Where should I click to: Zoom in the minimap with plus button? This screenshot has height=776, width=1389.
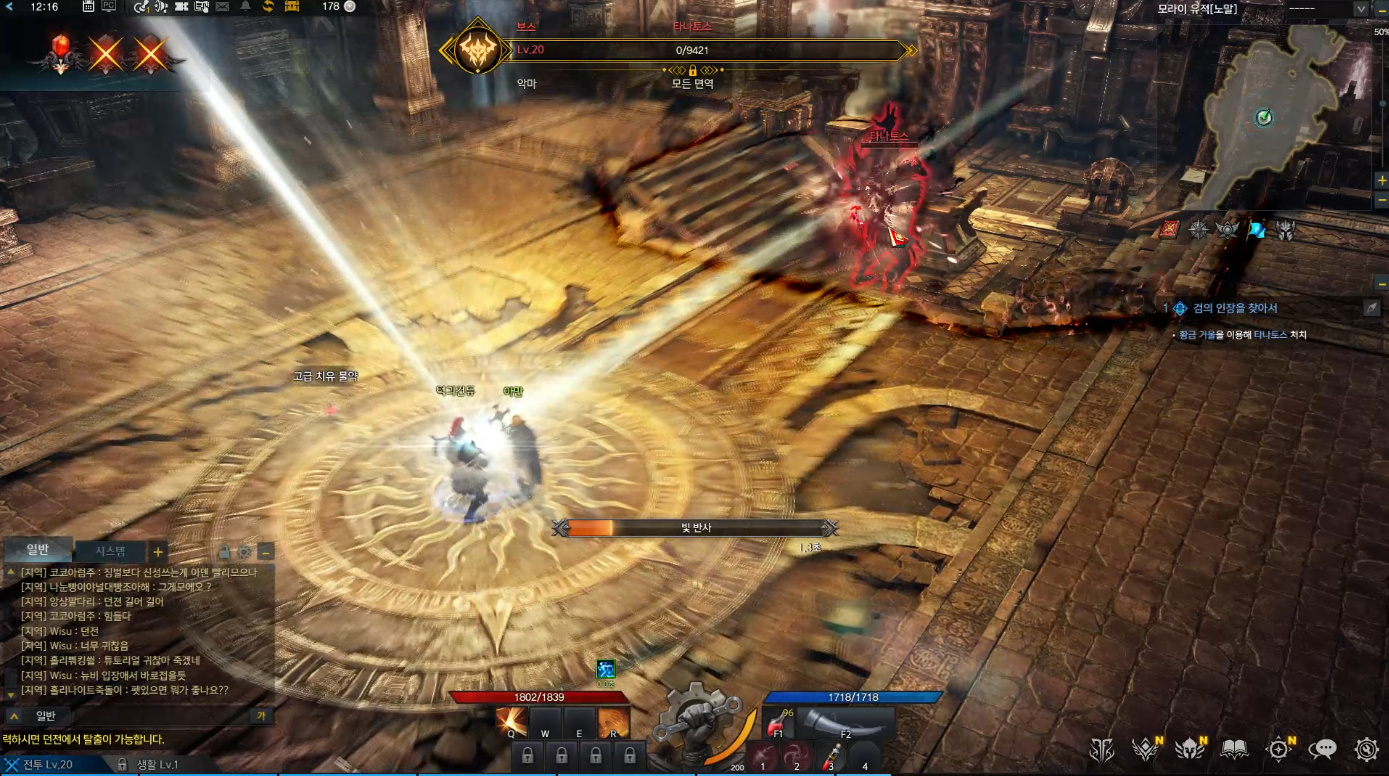[x=1381, y=180]
